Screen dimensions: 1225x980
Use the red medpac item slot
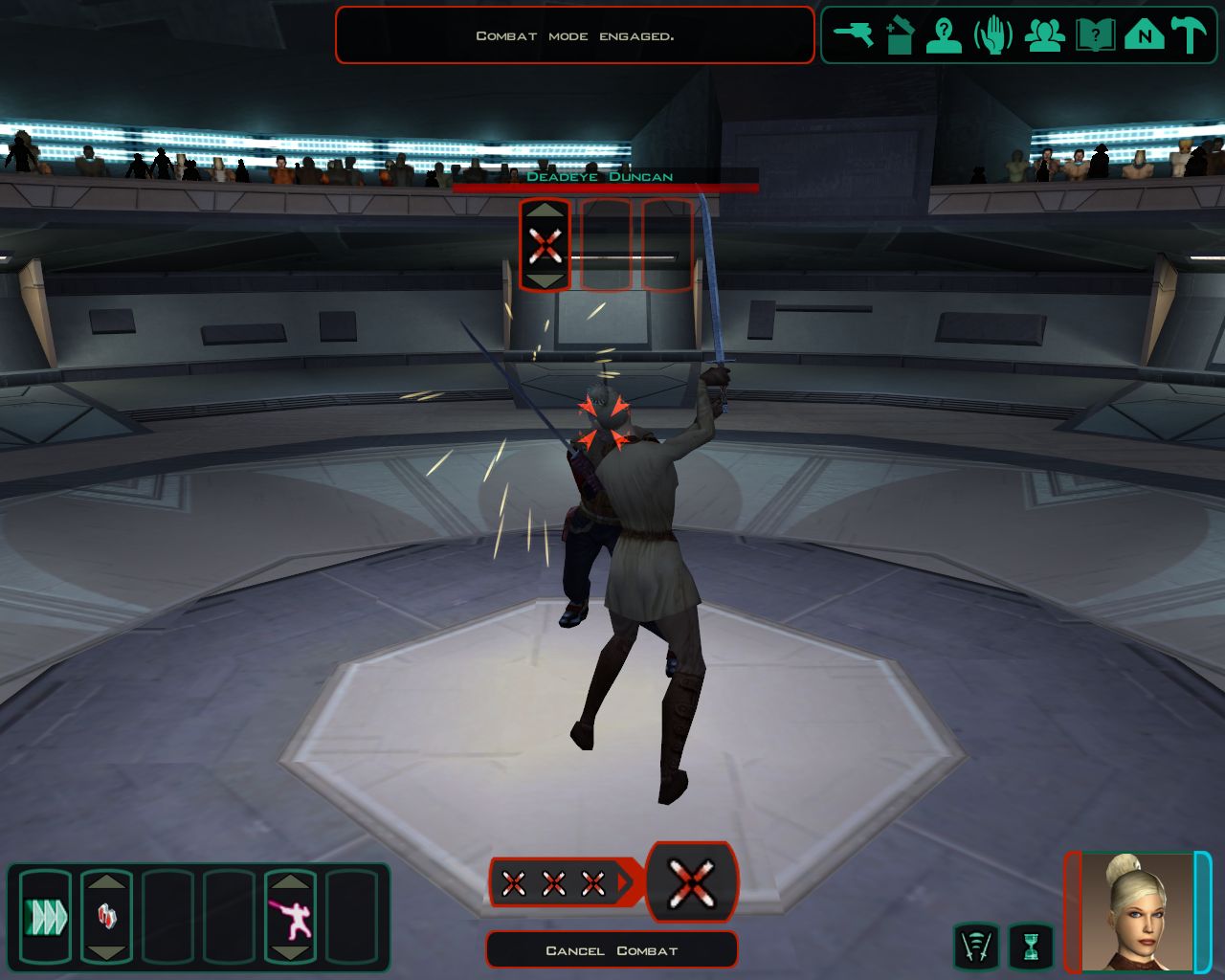tap(106, 917)
